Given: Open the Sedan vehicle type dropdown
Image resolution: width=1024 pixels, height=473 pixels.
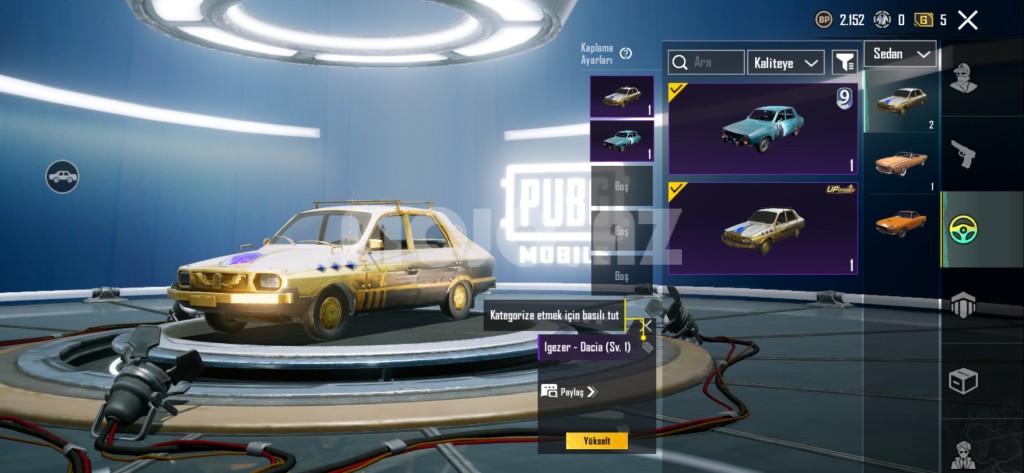Looking at the screenshot, I should (900, 54).
